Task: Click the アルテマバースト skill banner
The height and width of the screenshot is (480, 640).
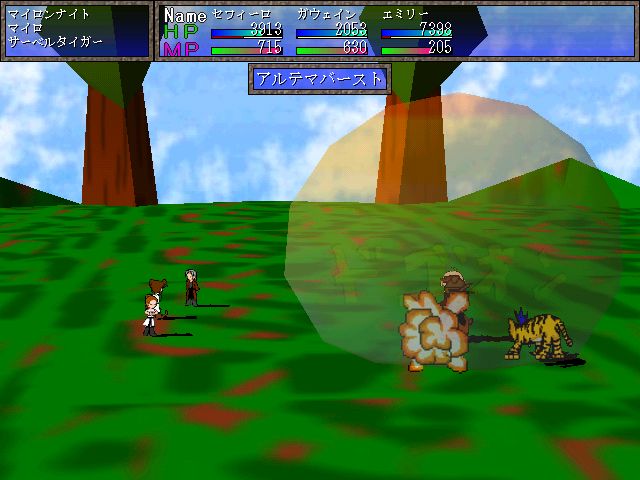Action: pyautogui.click(x=319, y=78)
